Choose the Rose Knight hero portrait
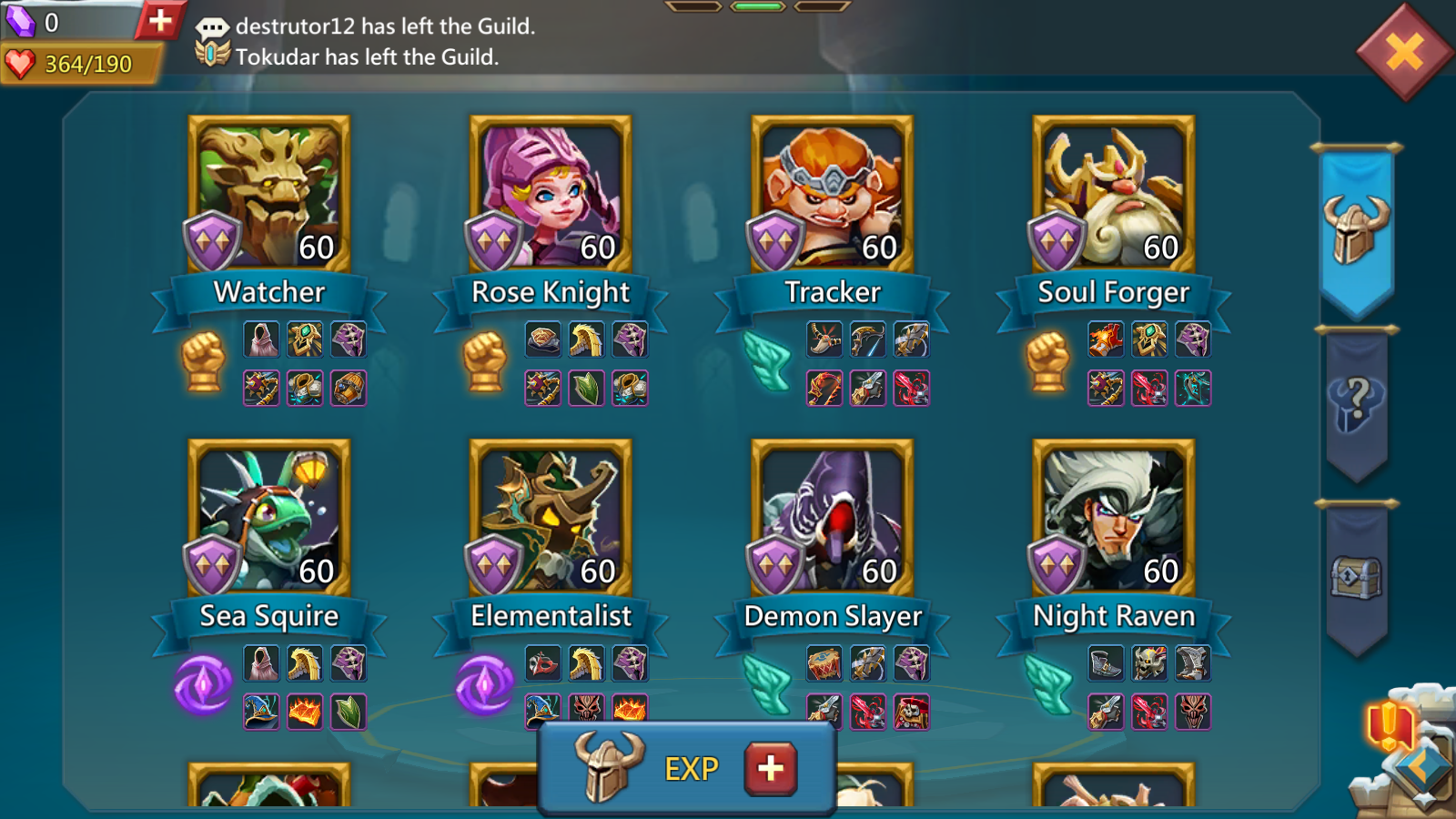1456x819 pixels. [551, 194]
